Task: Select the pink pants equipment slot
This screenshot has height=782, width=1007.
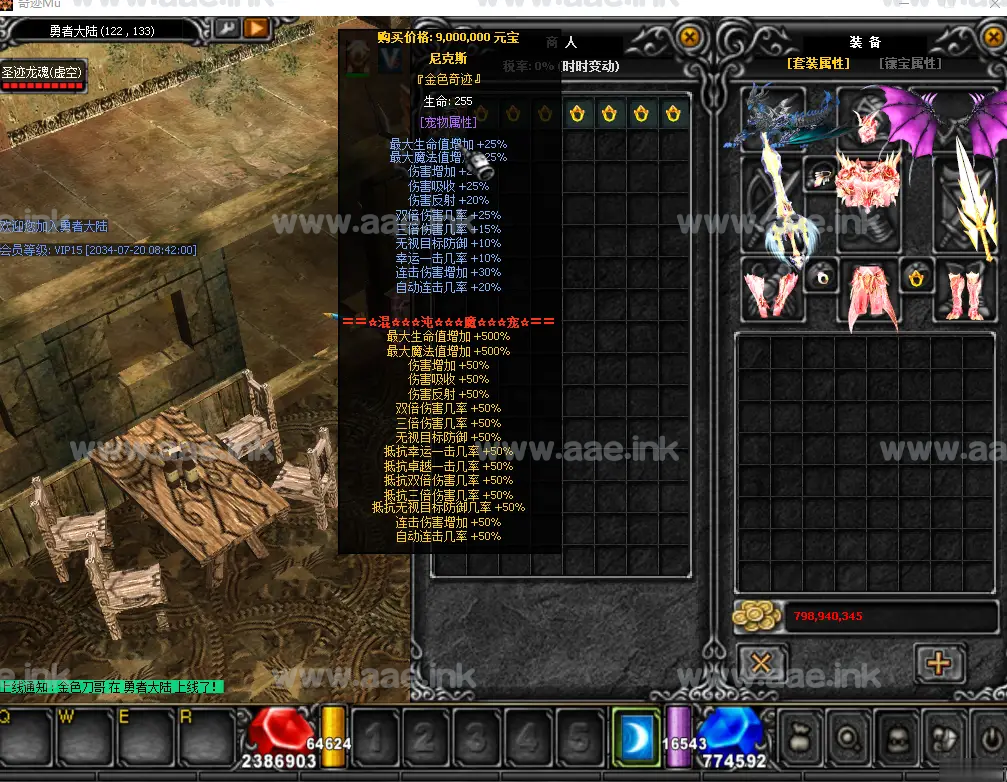Action: point(868,291)
